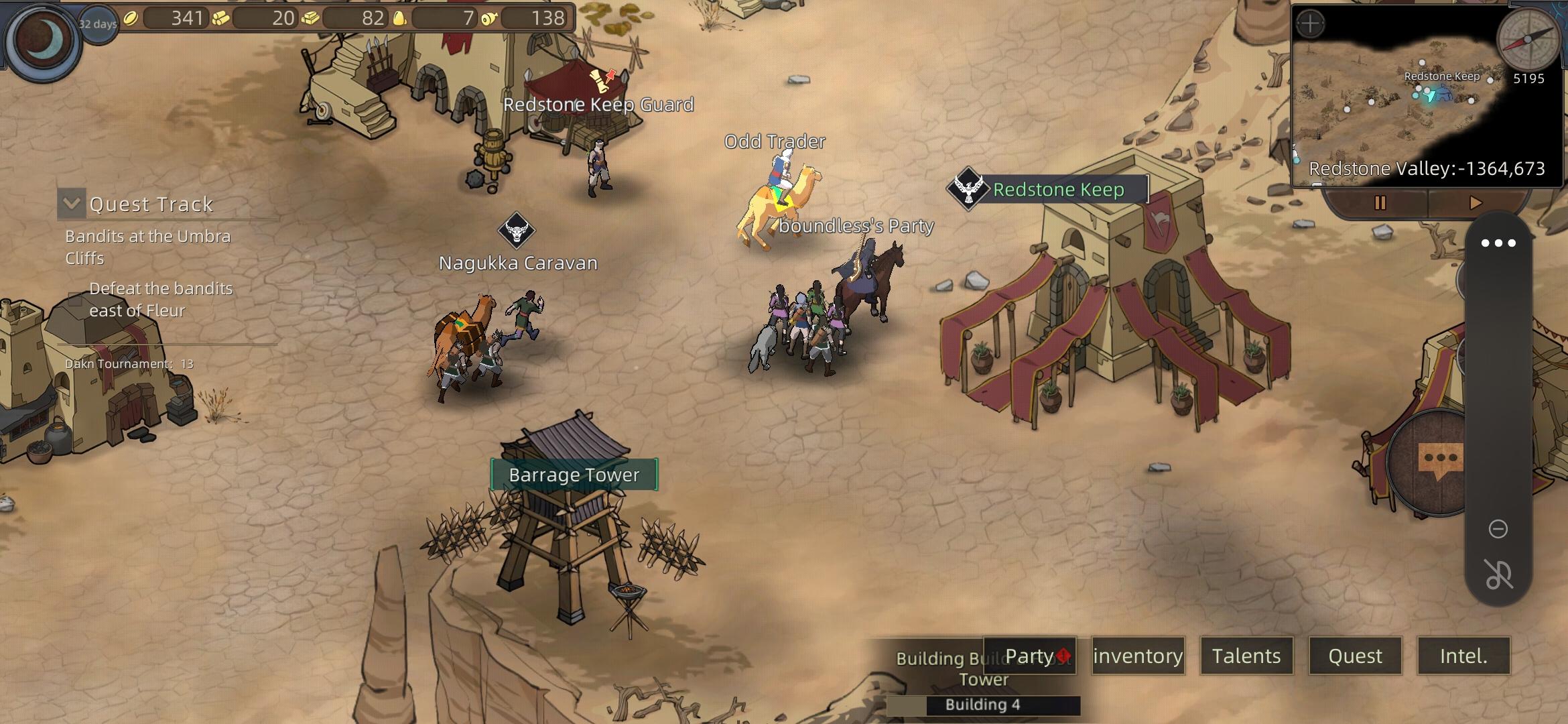Open the inventory screen
The width and height of the screenshot is (1568, 724).
click(x=1138, y=656)
